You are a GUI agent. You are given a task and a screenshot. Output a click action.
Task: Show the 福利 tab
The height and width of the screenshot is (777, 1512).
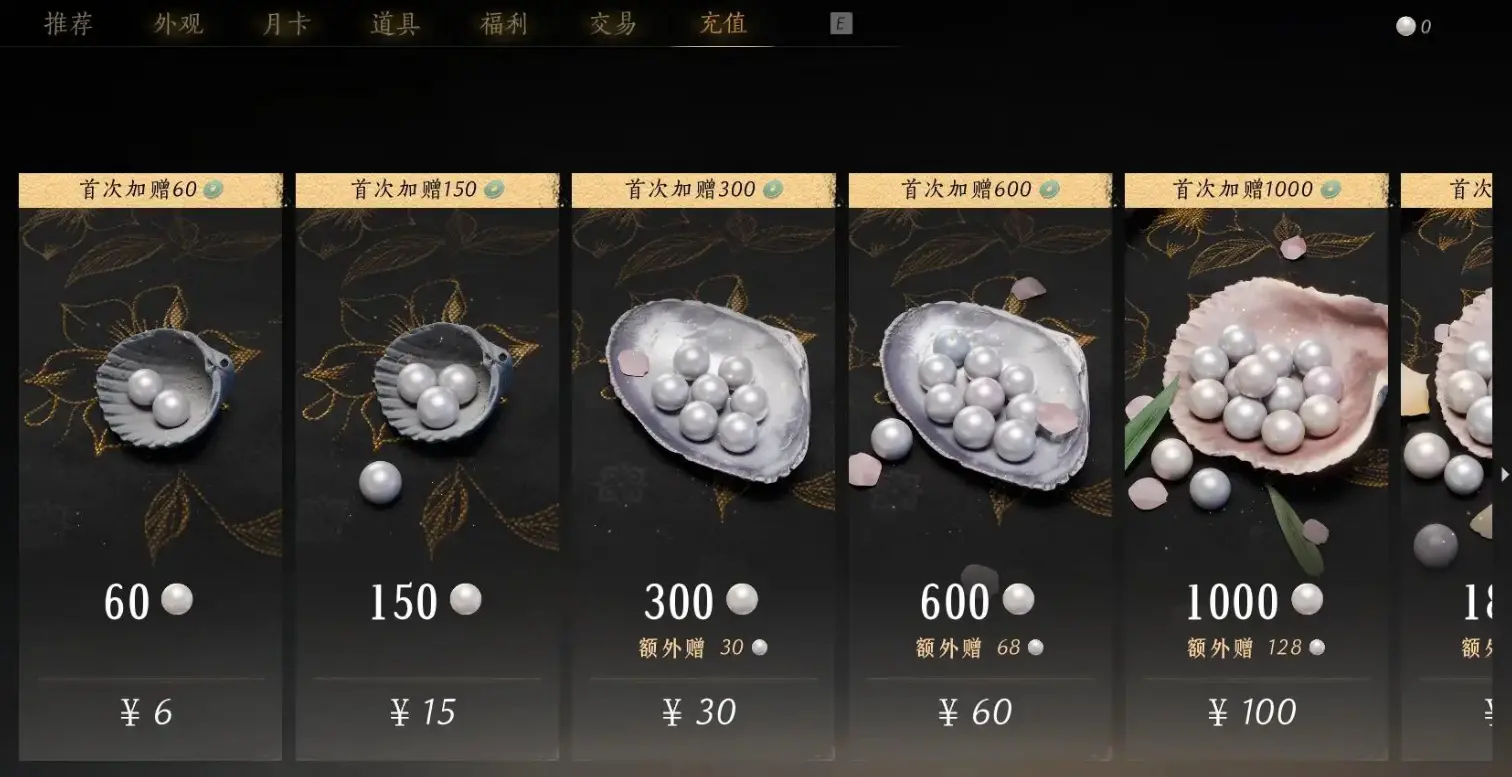tap(504, 24)
